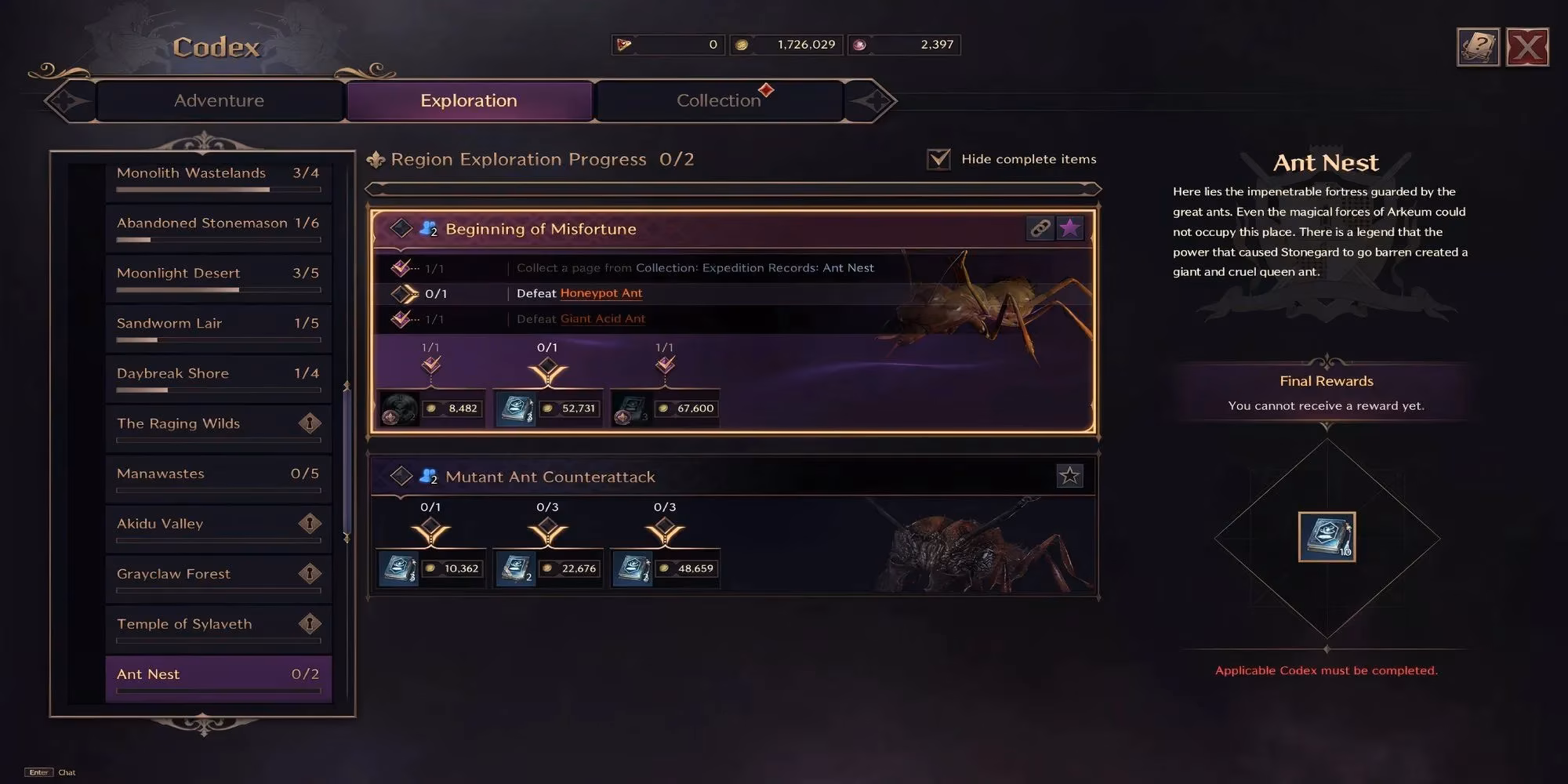This screenshot has width=1568, height=784.
Task: Enable Hide complete items
Action: pos(938,158)
